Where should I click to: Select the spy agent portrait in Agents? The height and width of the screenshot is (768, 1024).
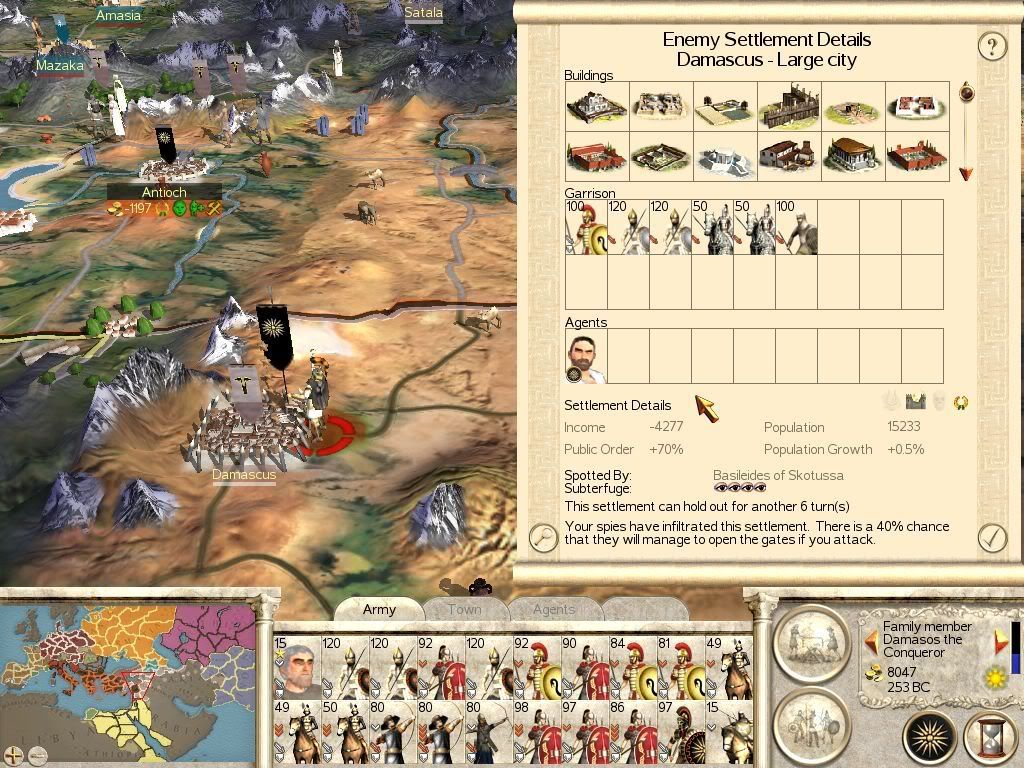coord(586,357)
